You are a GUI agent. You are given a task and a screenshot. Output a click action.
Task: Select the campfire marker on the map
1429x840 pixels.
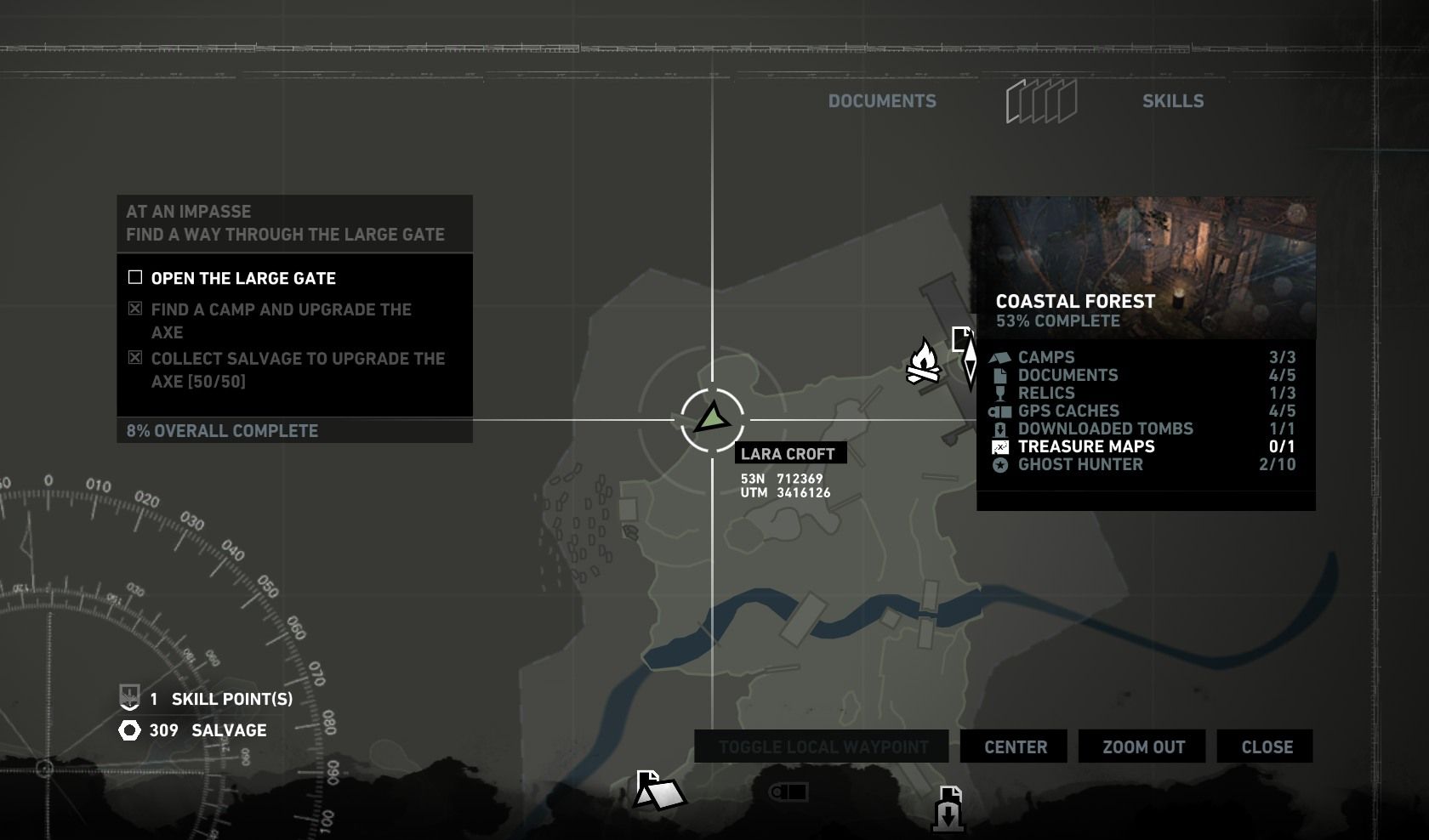pos(923,362)
